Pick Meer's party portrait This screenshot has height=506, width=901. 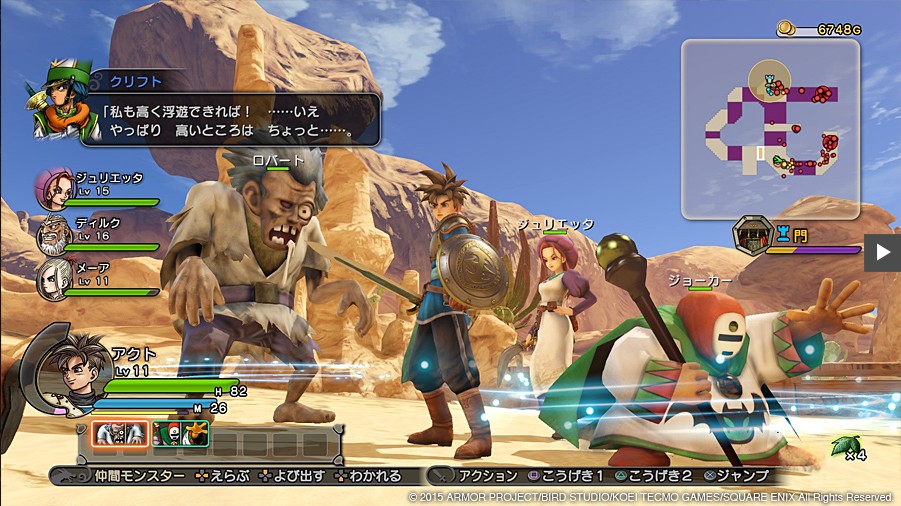[54, 280]
